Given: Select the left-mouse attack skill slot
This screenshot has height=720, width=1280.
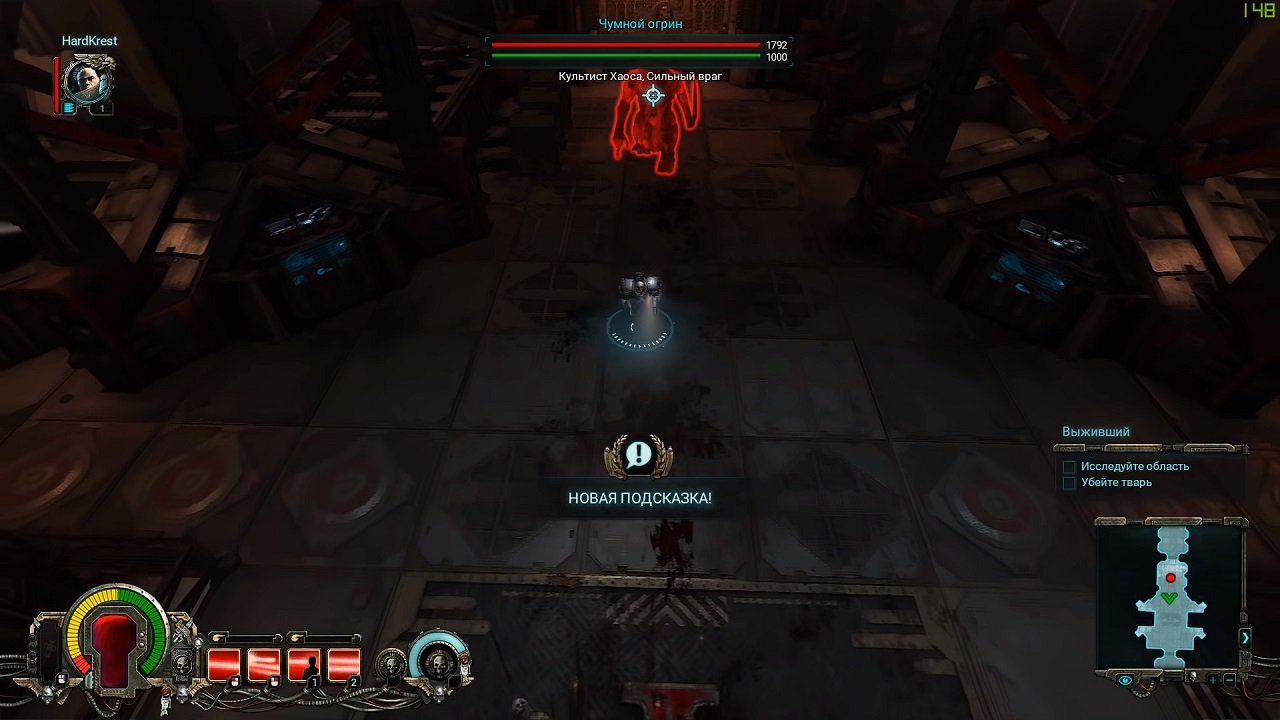Looking at the screenshot, I should (x=226, y=664).
